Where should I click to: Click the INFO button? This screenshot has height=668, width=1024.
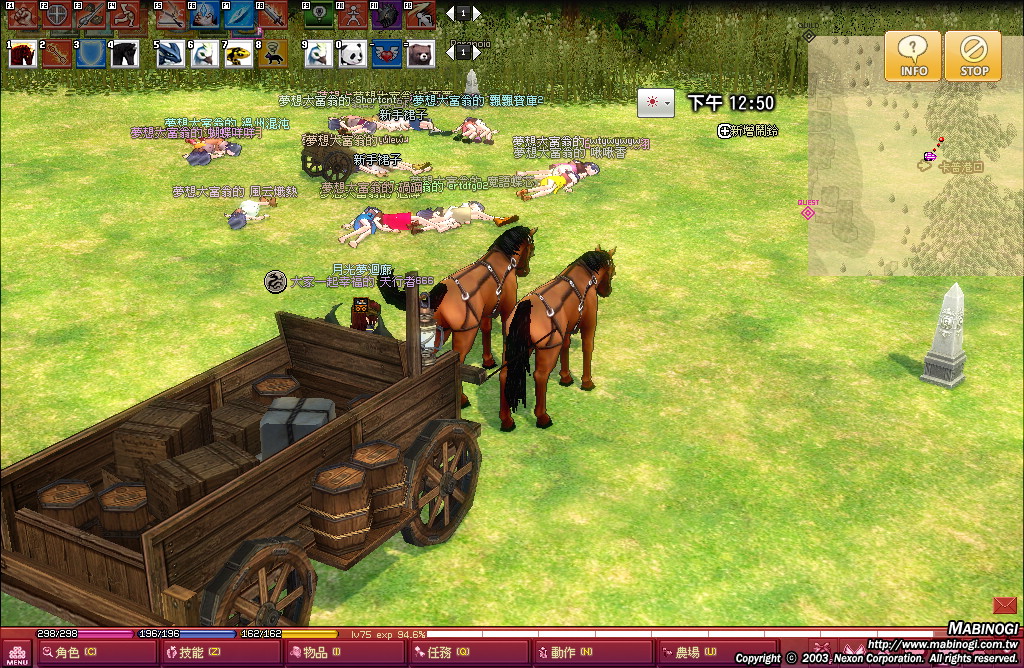coord(913,55)
